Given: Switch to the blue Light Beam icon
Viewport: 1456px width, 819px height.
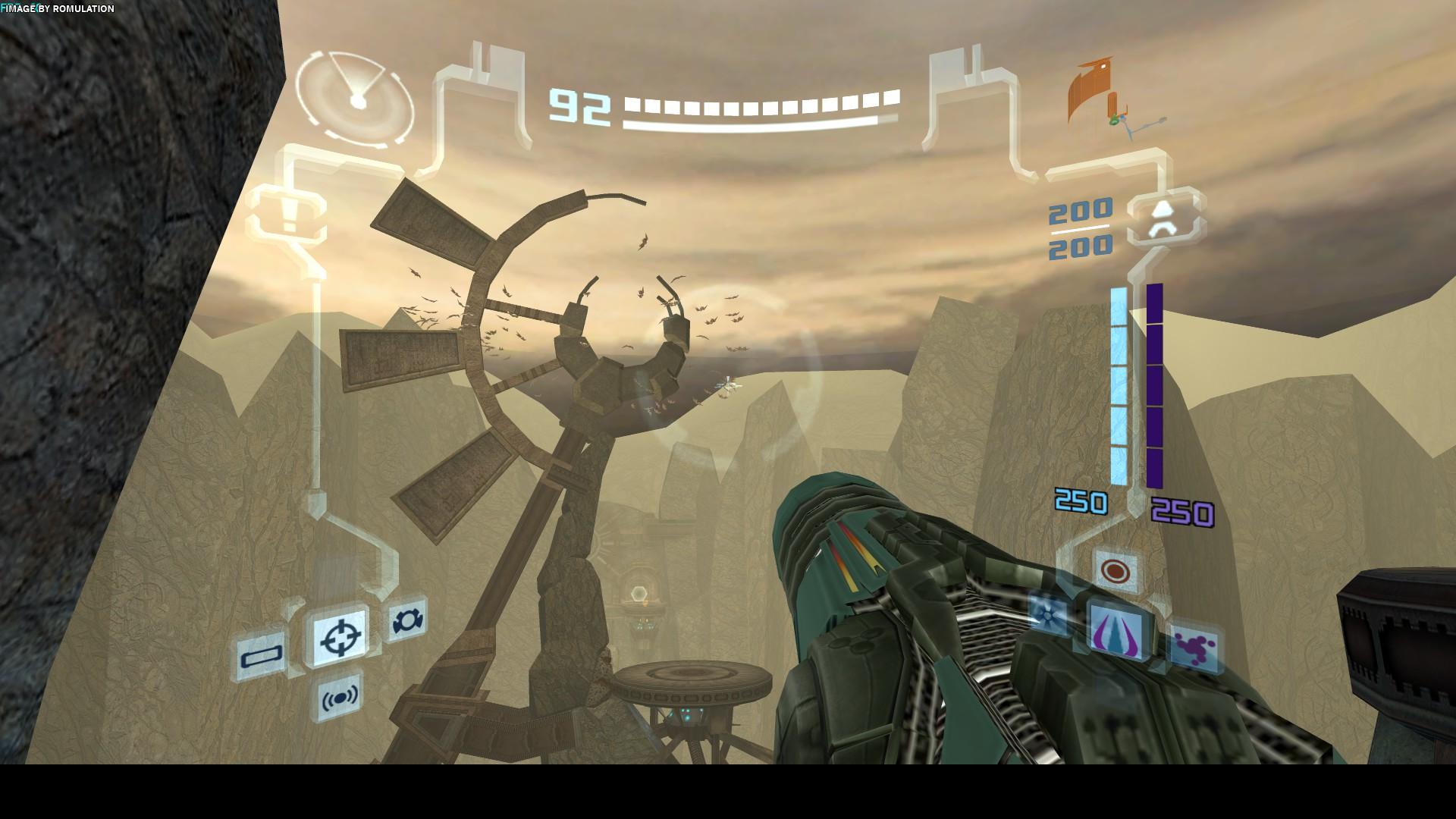Looking at the screenshot, I should (1048, 614).
